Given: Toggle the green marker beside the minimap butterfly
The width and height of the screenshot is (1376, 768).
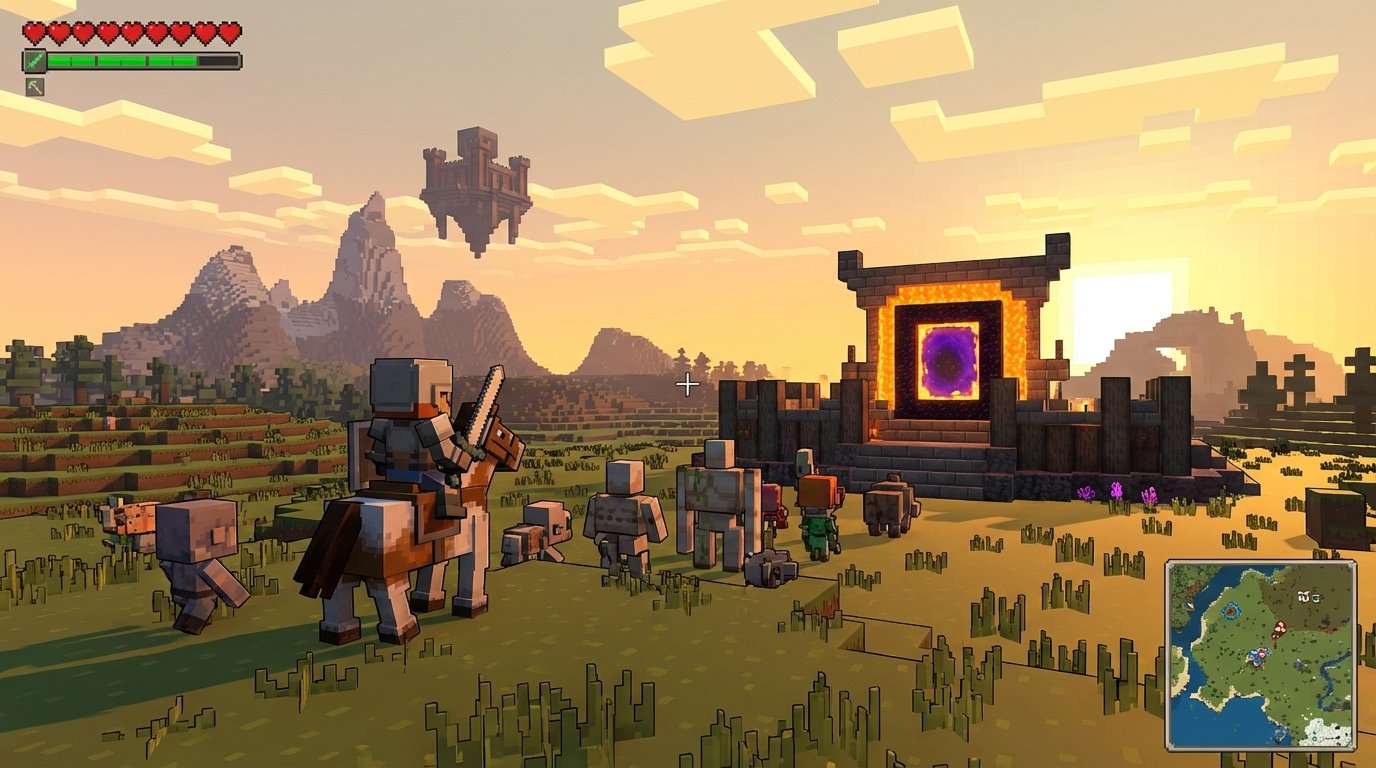Looking at the screenshot, I should tap(1316, 598).
